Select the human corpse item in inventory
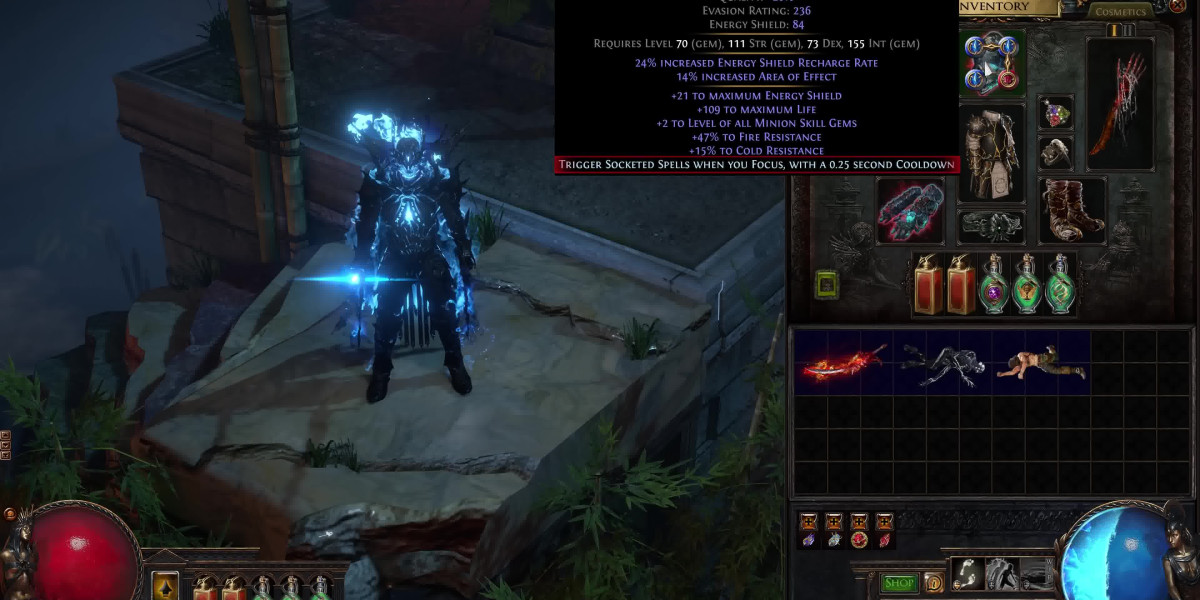The width and height of the screenshot is (1200, 600). 1039,363
